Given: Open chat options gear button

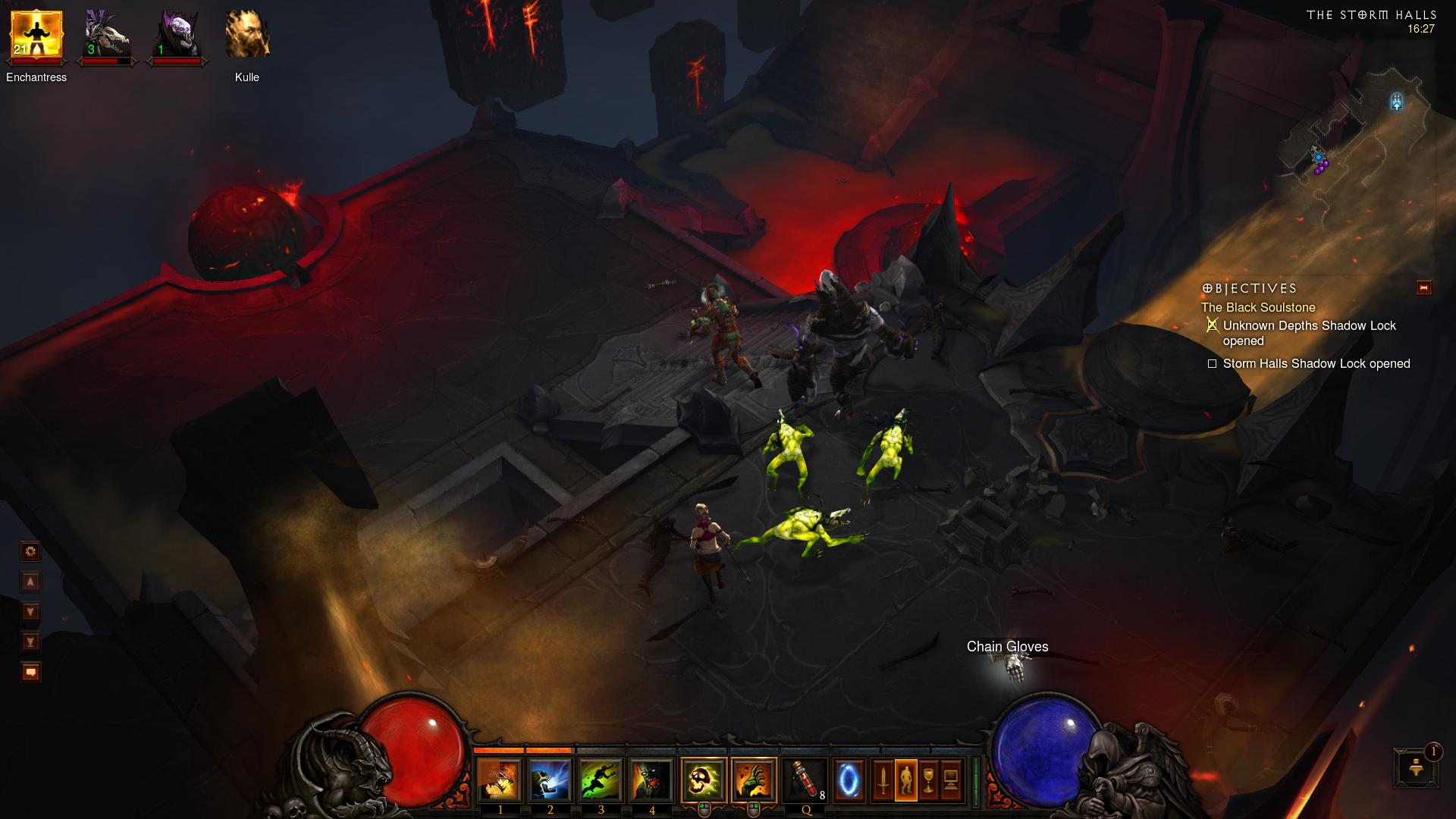Looking at the screenshot, I should pyautogui.click(x=31, y=551).
